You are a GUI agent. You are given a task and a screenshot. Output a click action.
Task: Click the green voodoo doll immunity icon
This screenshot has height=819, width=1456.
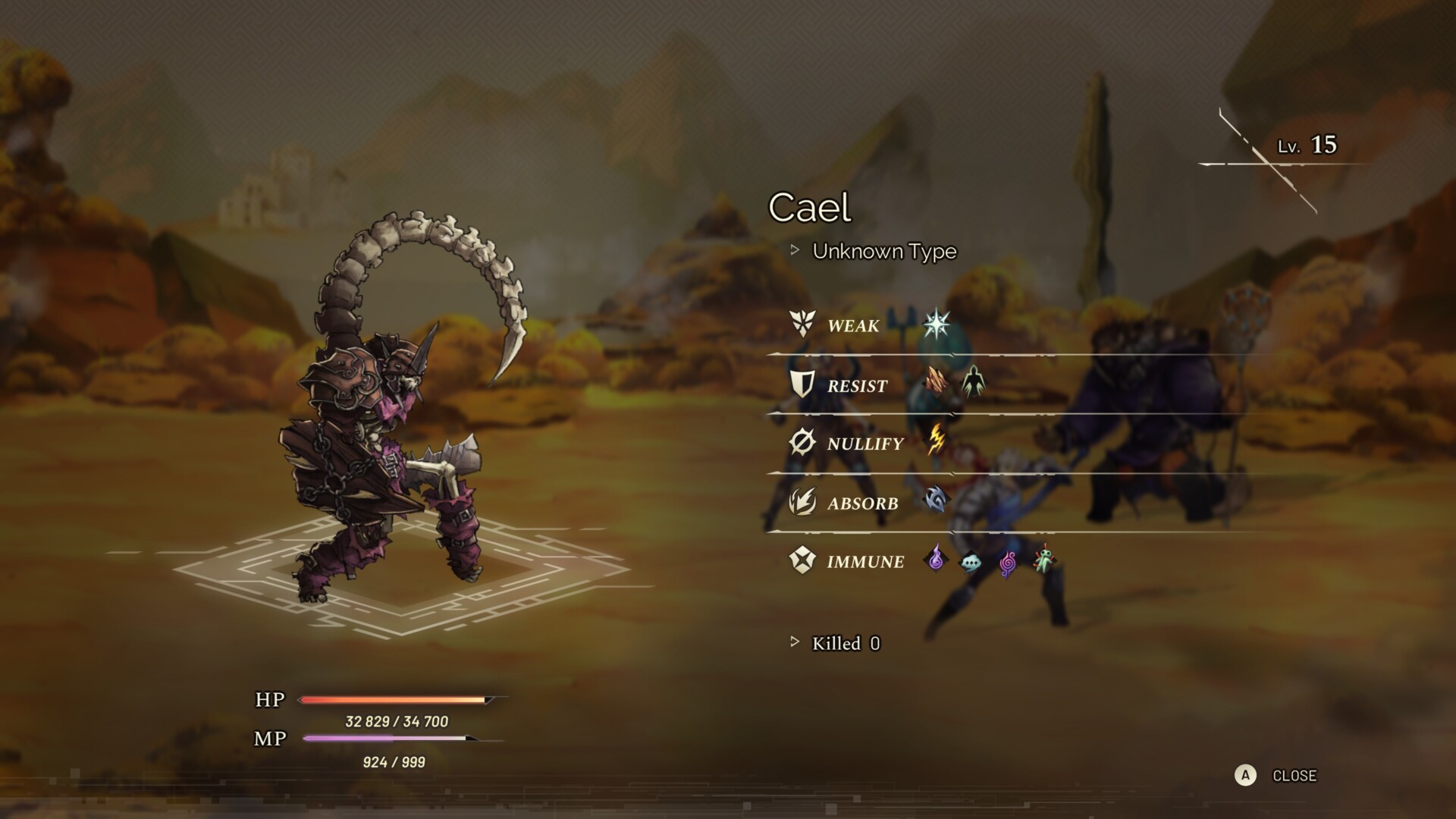[1044, 560]
